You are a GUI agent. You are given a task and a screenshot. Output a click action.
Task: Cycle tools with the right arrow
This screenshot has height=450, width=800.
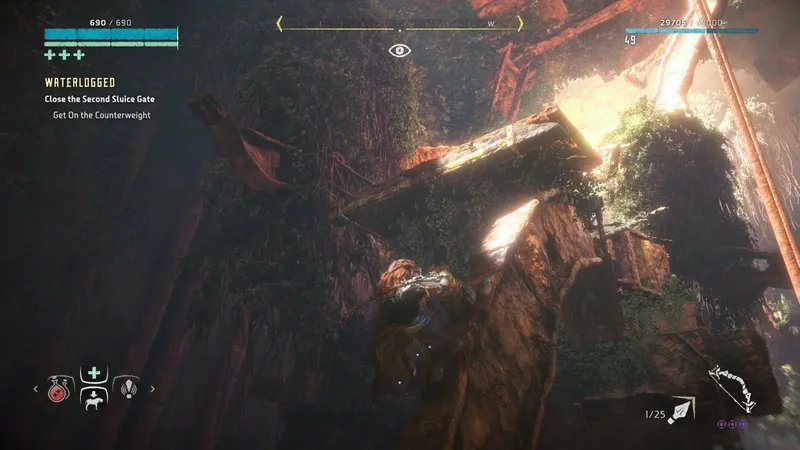pos(152,389)
